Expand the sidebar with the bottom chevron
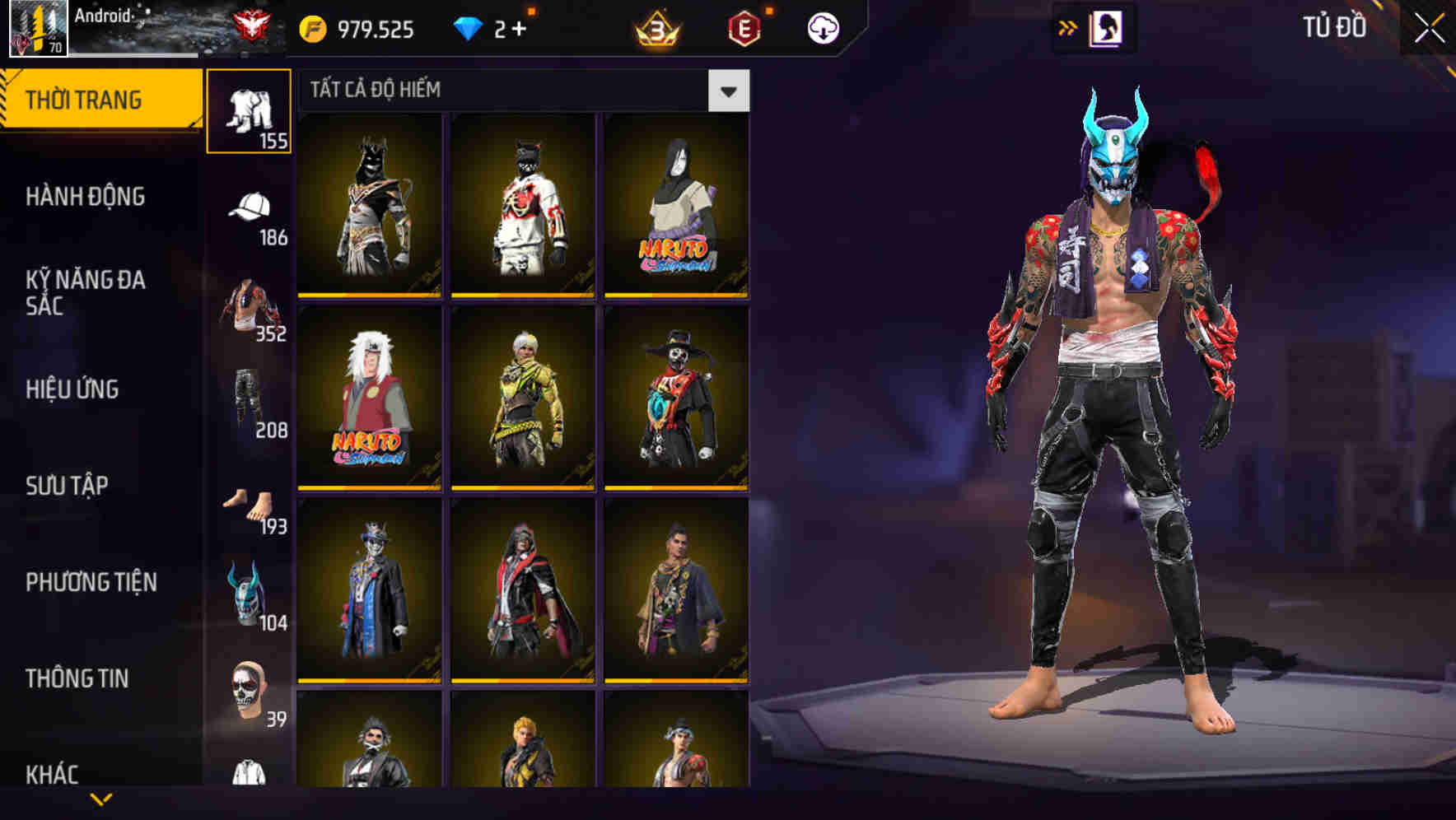Image resolution: width=1456 pixels, height=820 pixels. (x=100, y=797)
